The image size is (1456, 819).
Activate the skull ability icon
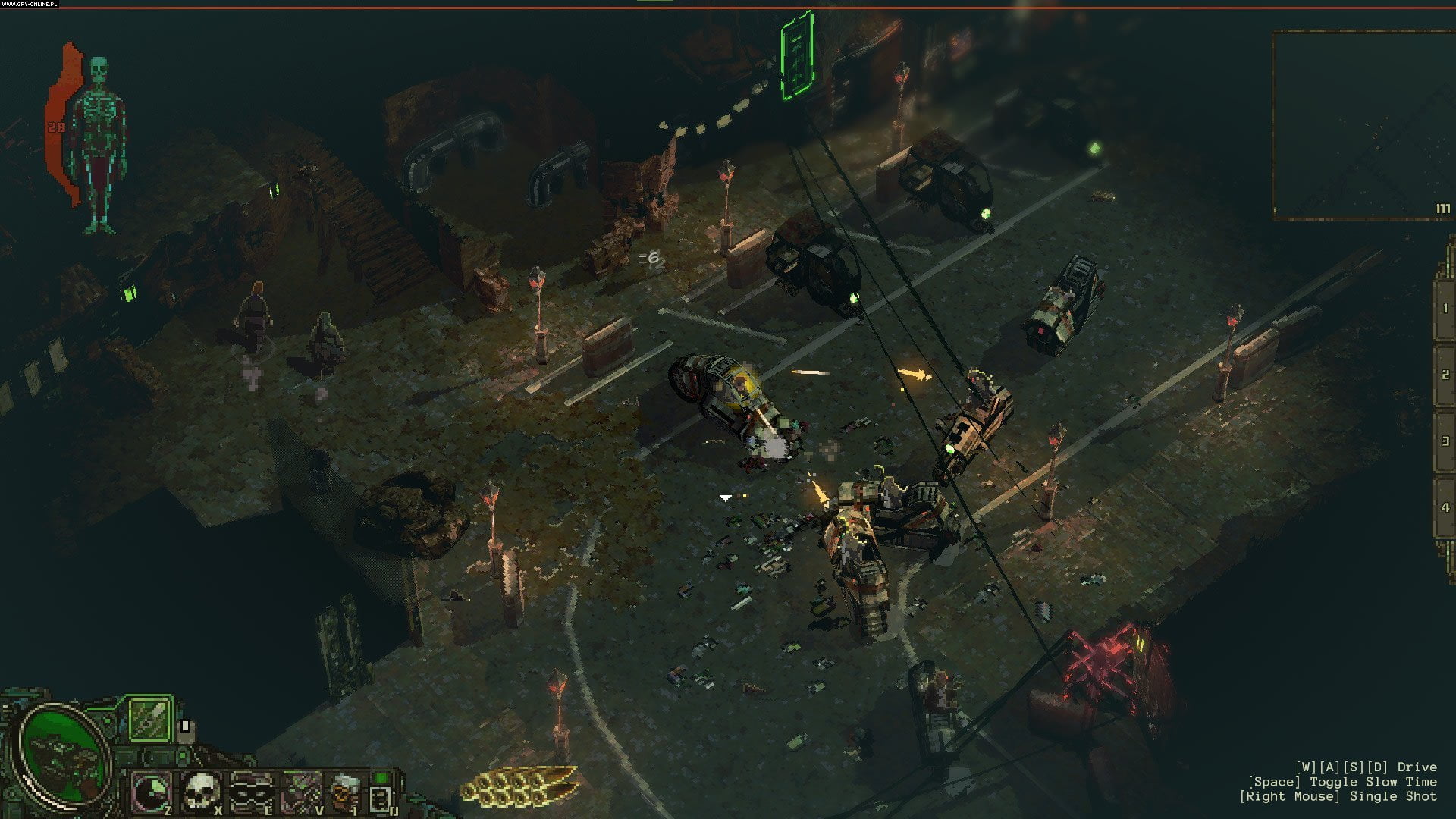202,792
